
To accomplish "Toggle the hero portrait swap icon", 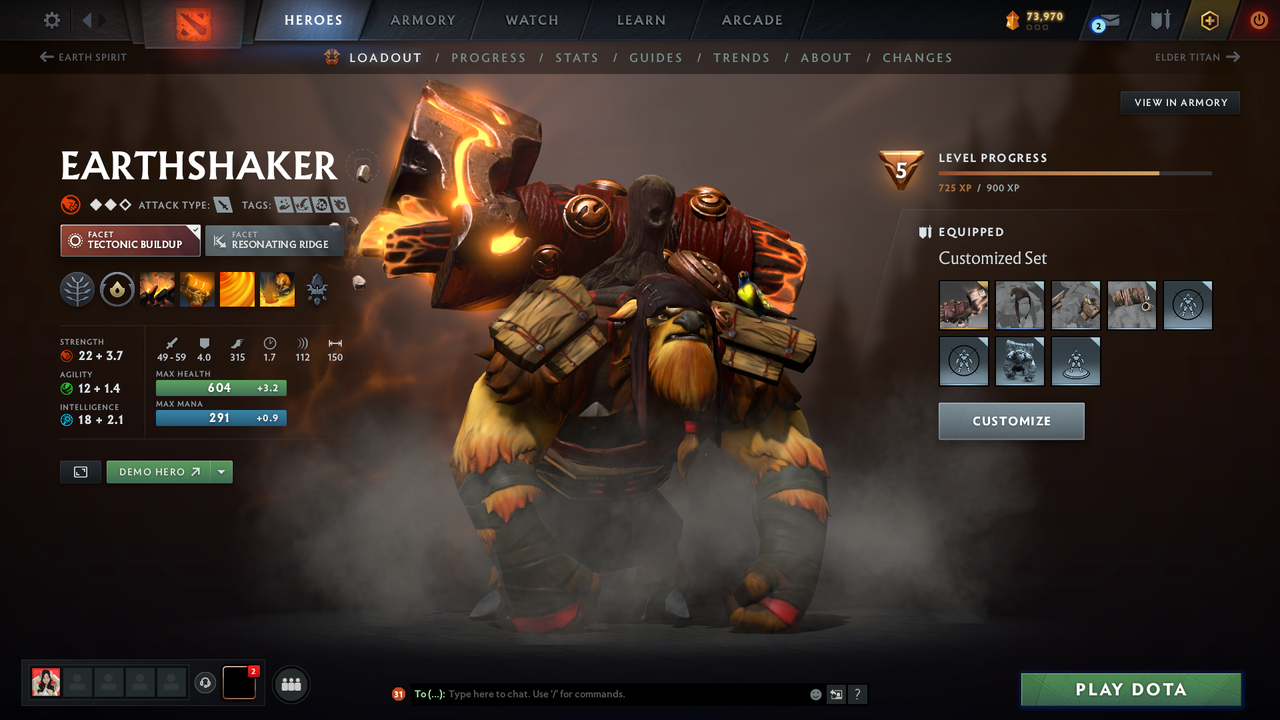I will 80,471.
